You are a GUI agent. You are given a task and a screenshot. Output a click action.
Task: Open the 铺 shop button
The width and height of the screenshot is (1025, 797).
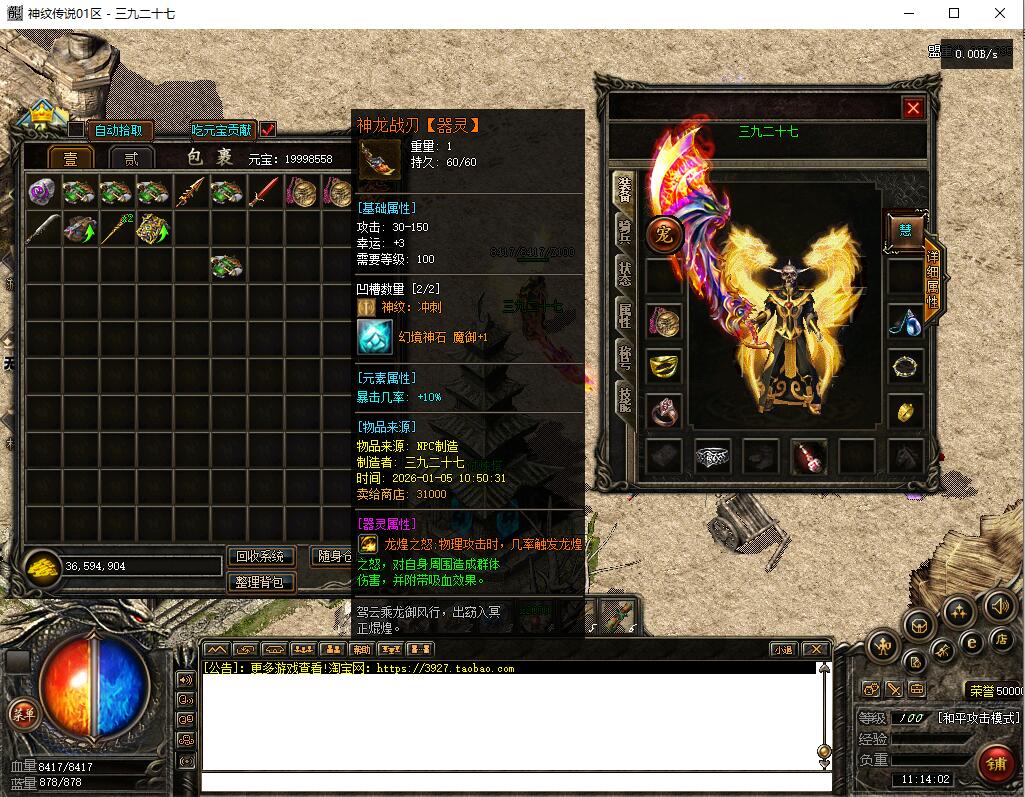click(x=996, y=763)
